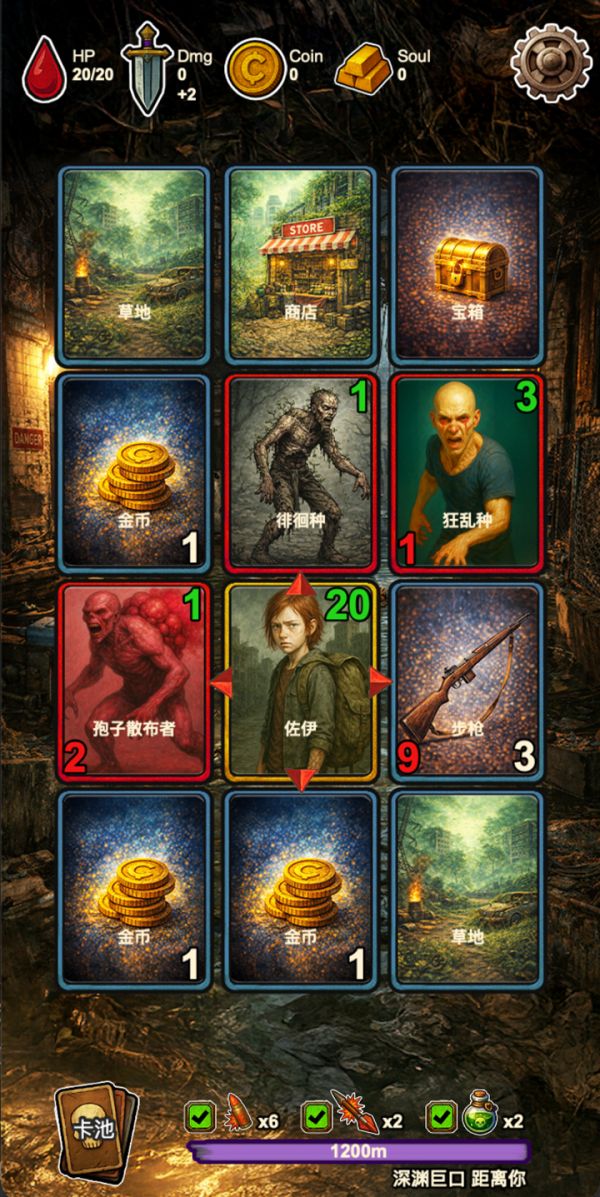Open the settings gear menu
The height and width of the screenshot is (1197, 600).
(x=551, y=60)
